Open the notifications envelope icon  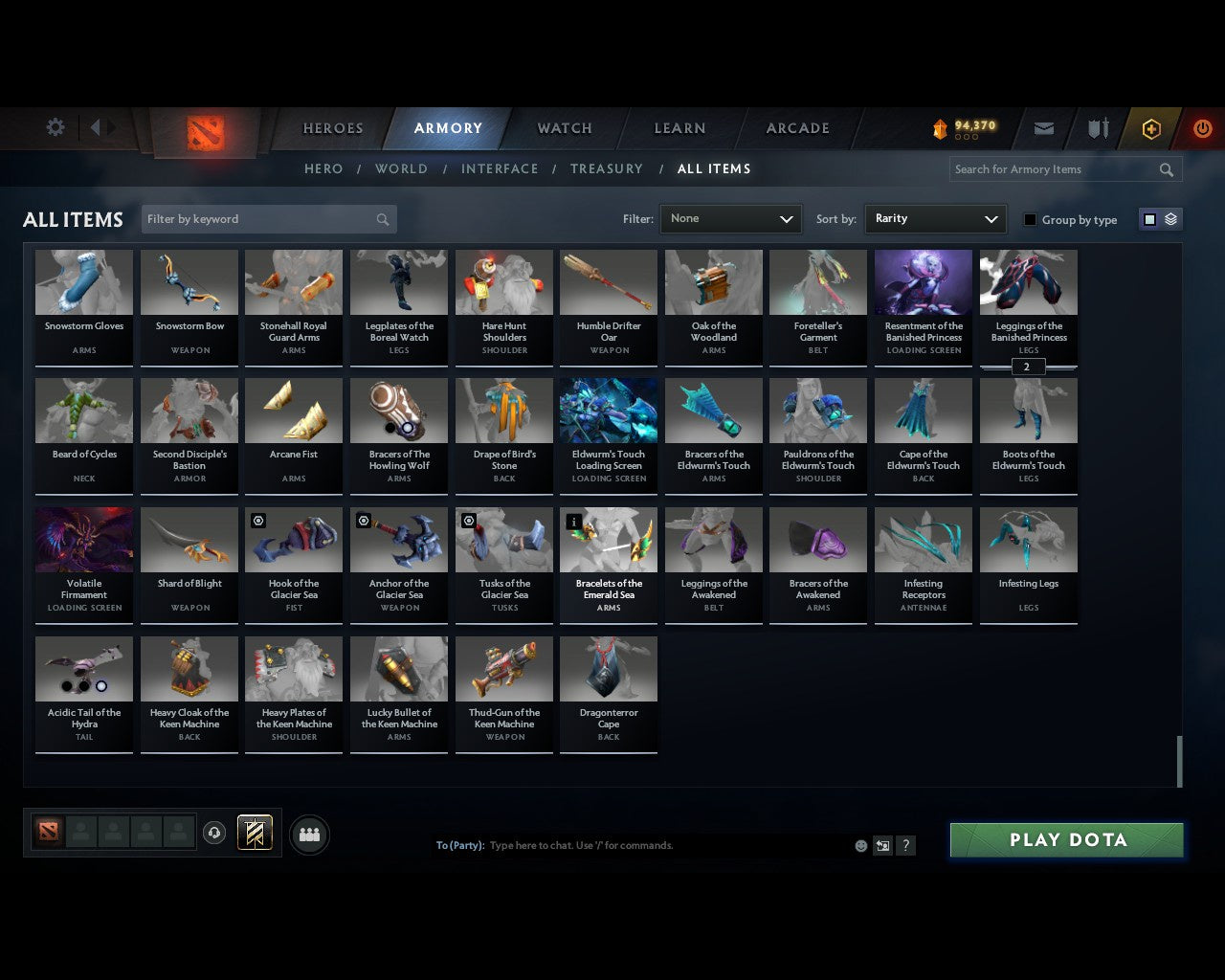point(1043,127)
